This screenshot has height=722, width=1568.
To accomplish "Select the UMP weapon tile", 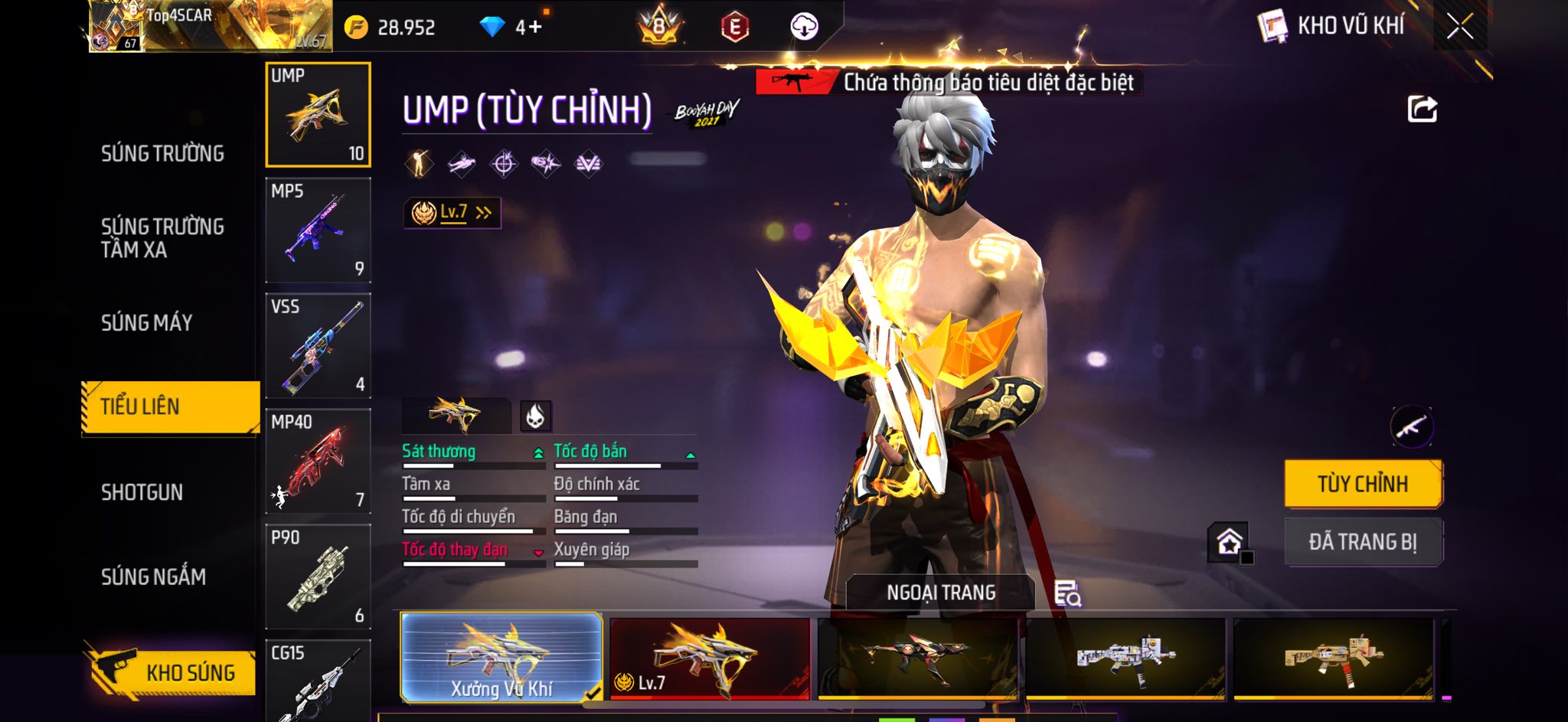I will point(318,115).
